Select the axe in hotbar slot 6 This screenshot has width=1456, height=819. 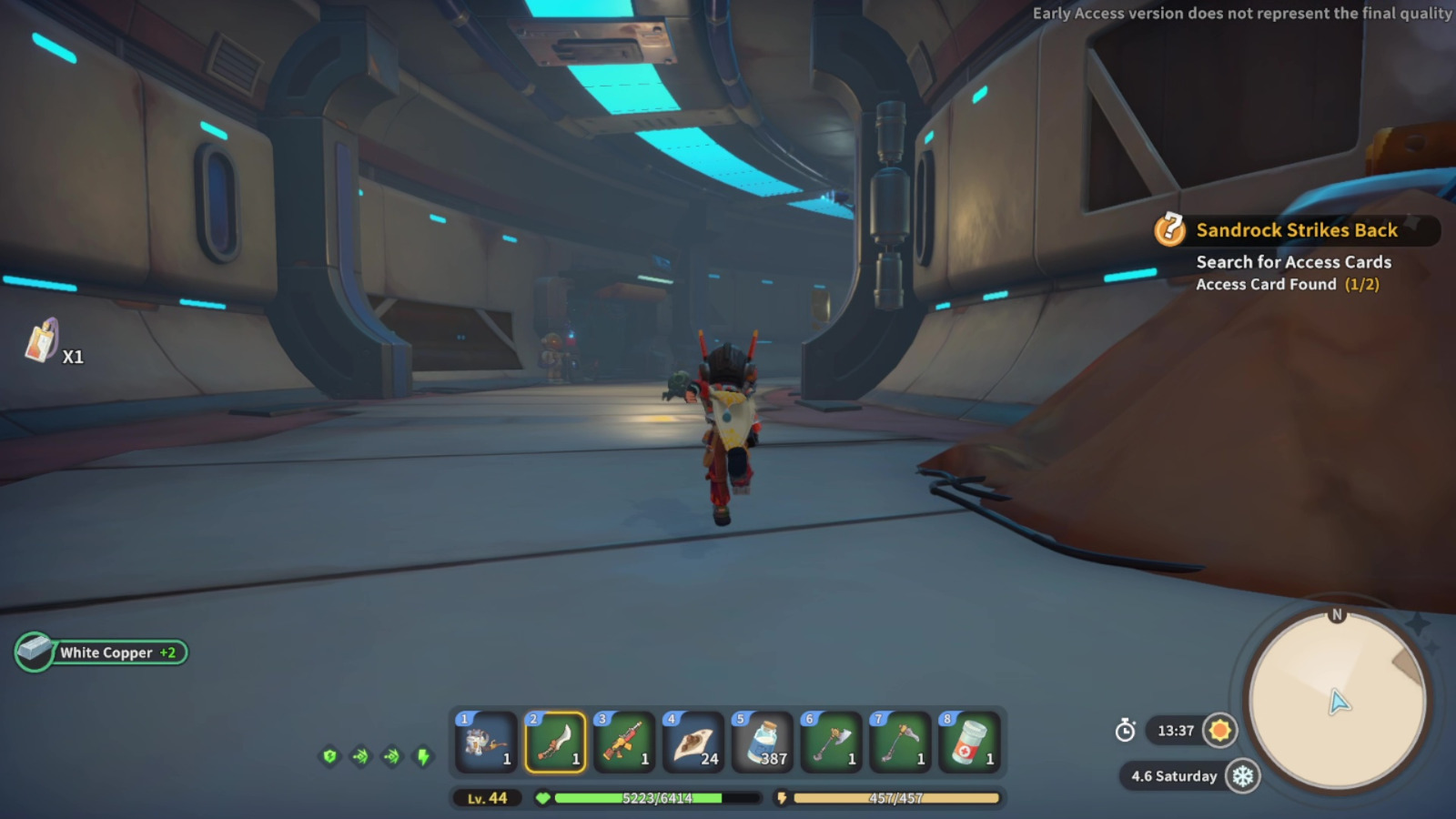coord(830,742)
